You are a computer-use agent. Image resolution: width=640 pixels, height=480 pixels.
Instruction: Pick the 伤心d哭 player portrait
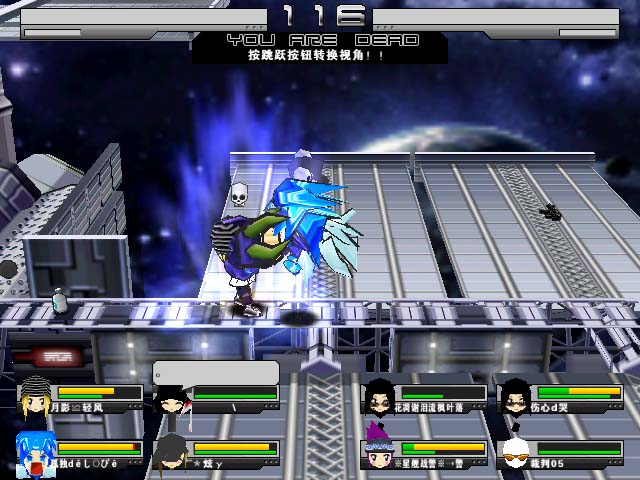point(515,396)
